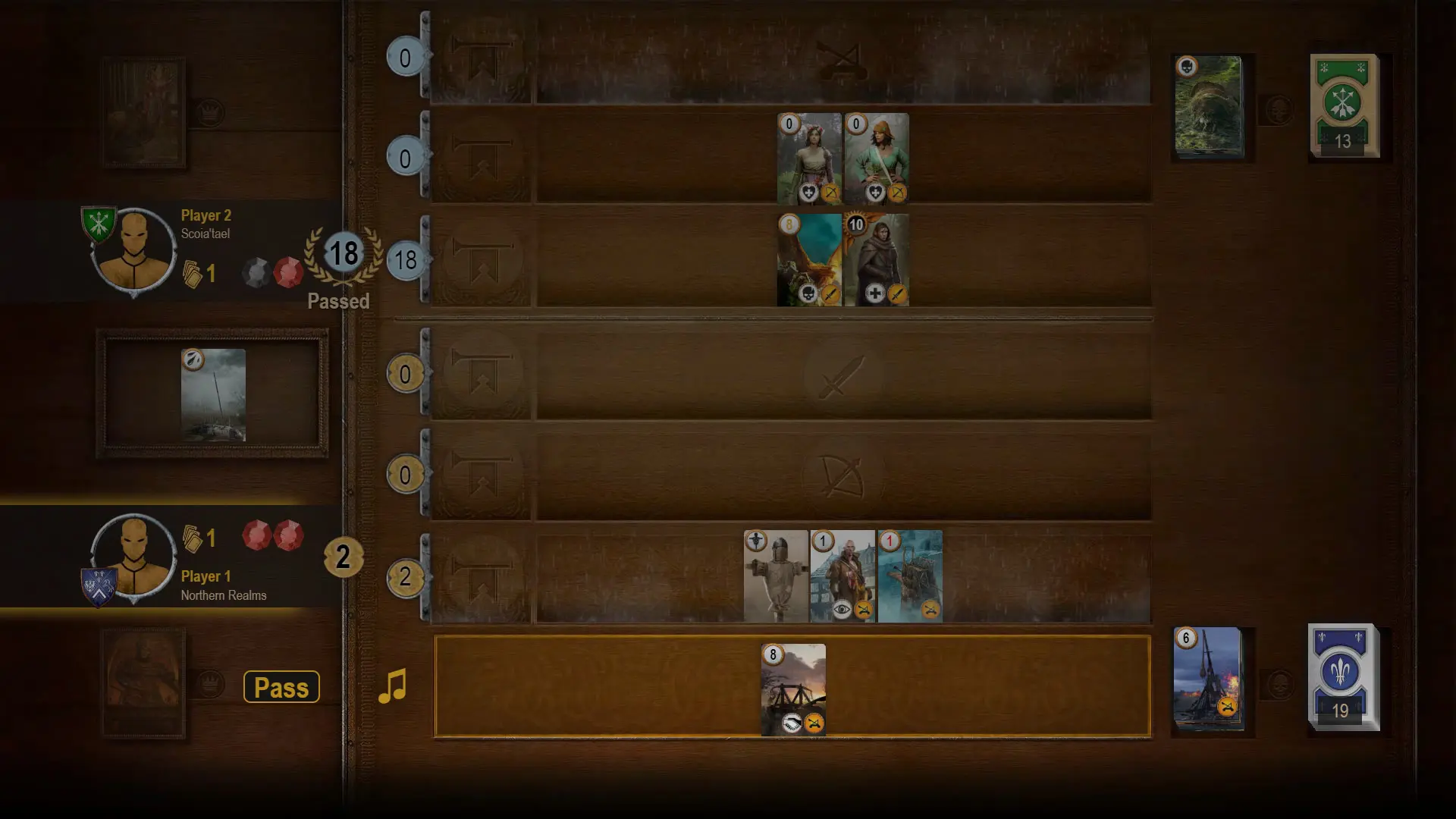Click the Pass button
This screenshot has height=819, width=1456.
point(281,687)
